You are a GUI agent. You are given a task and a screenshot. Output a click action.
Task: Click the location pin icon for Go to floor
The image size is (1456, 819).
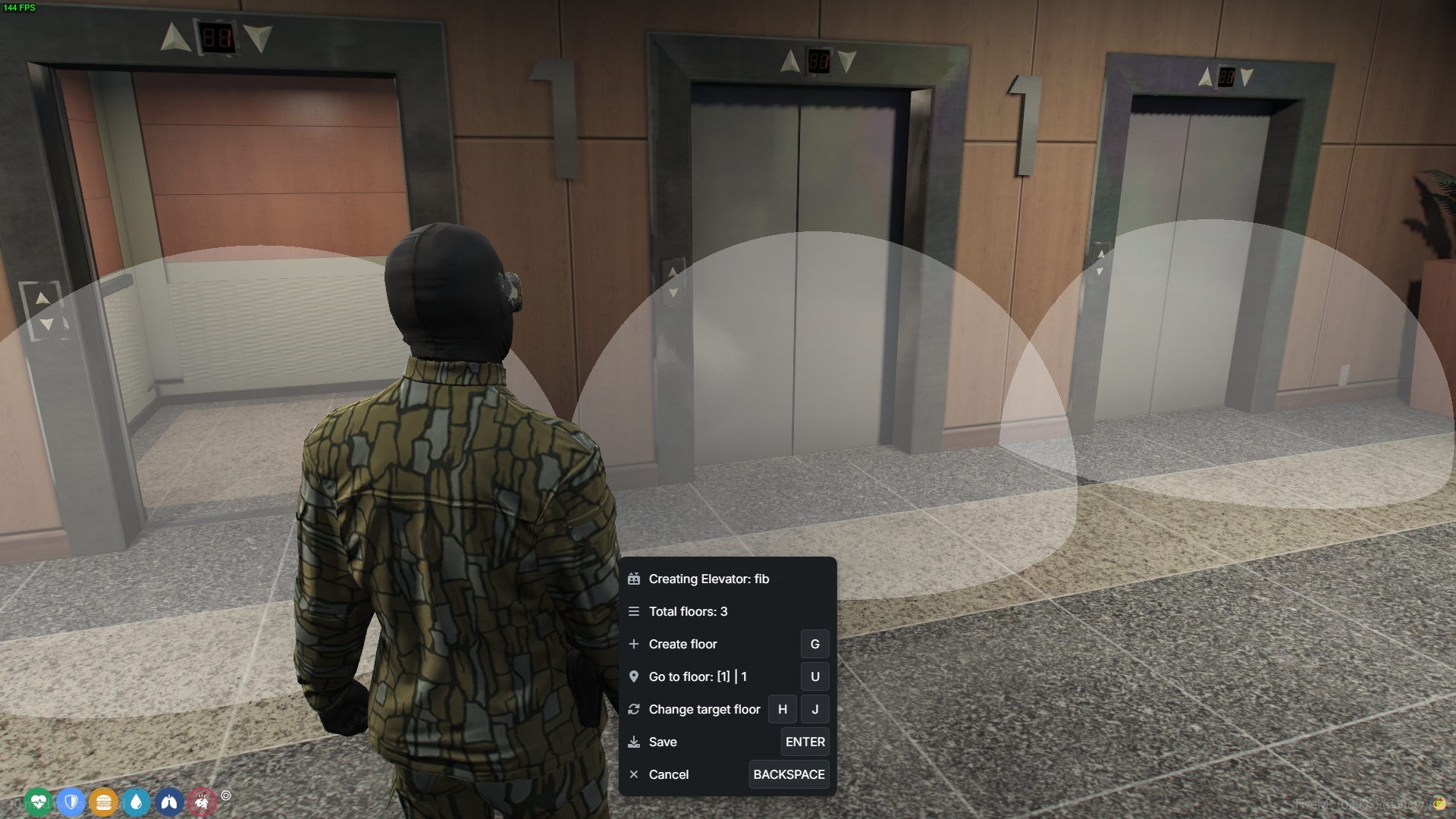(635, 676)
